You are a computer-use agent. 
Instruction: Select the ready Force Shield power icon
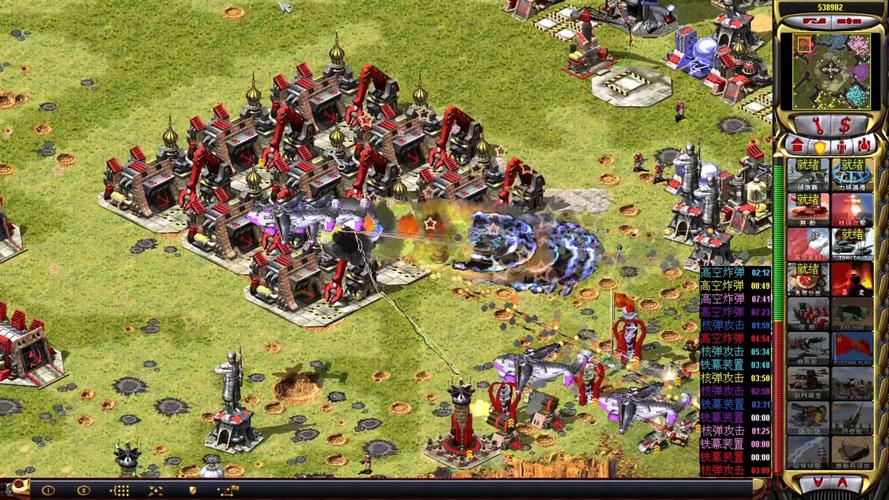click(x=851, y=174)
